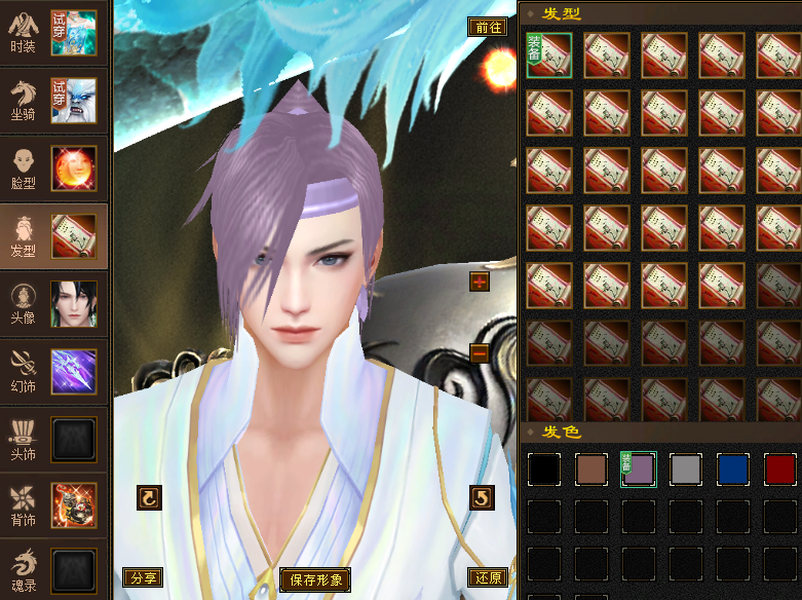
Task: Pick the black hair color swatch
Action: click(544, 469)
